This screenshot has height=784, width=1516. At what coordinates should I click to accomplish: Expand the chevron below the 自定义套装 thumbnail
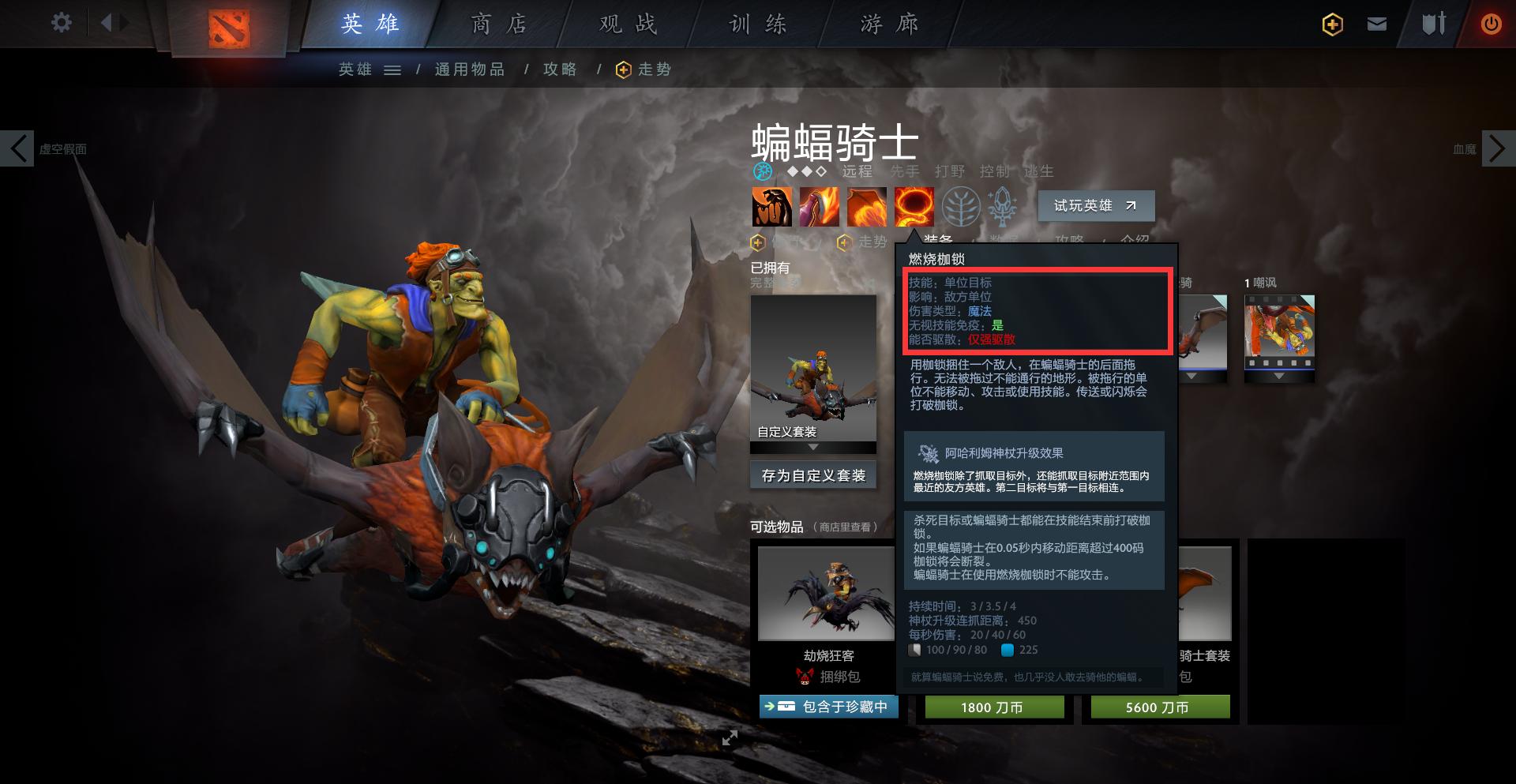813,447
